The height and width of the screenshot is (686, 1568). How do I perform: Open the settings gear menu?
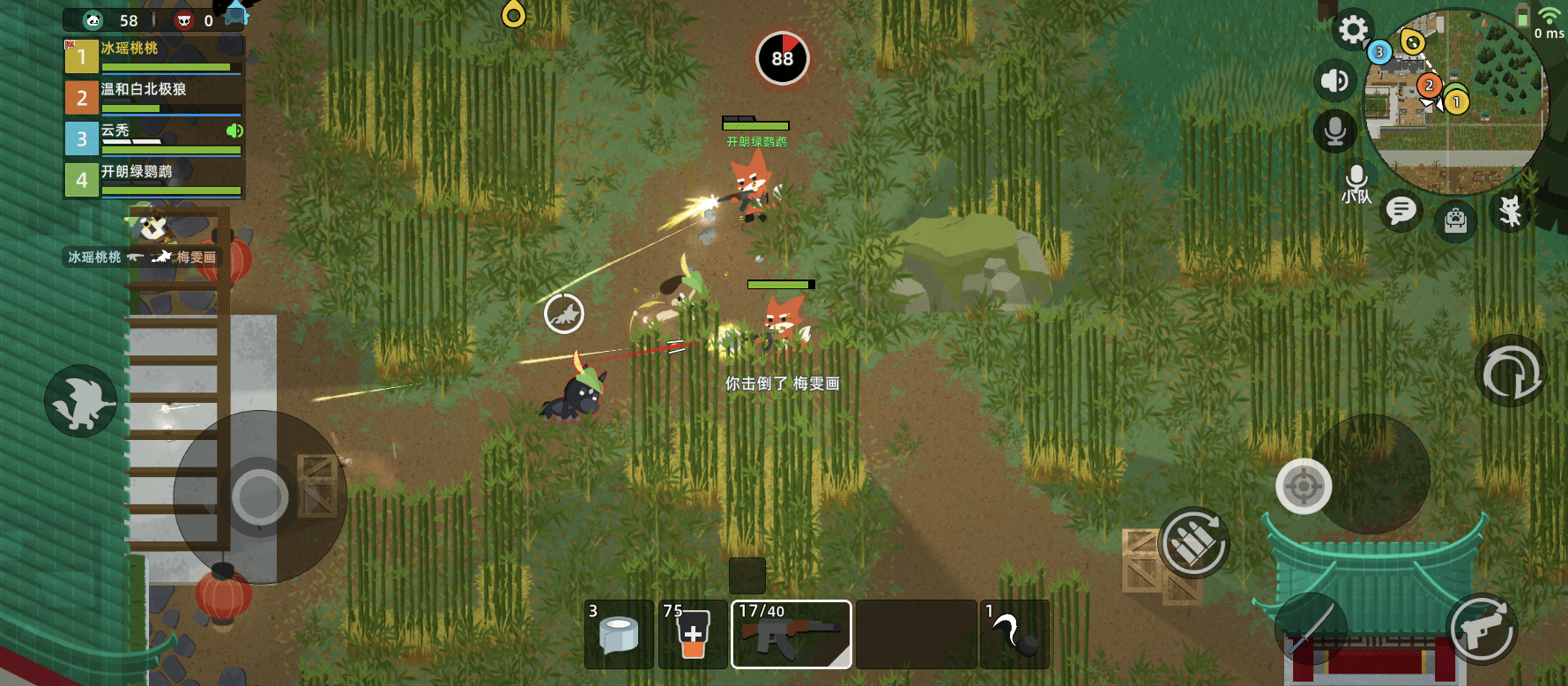[x=1352, y=31]
